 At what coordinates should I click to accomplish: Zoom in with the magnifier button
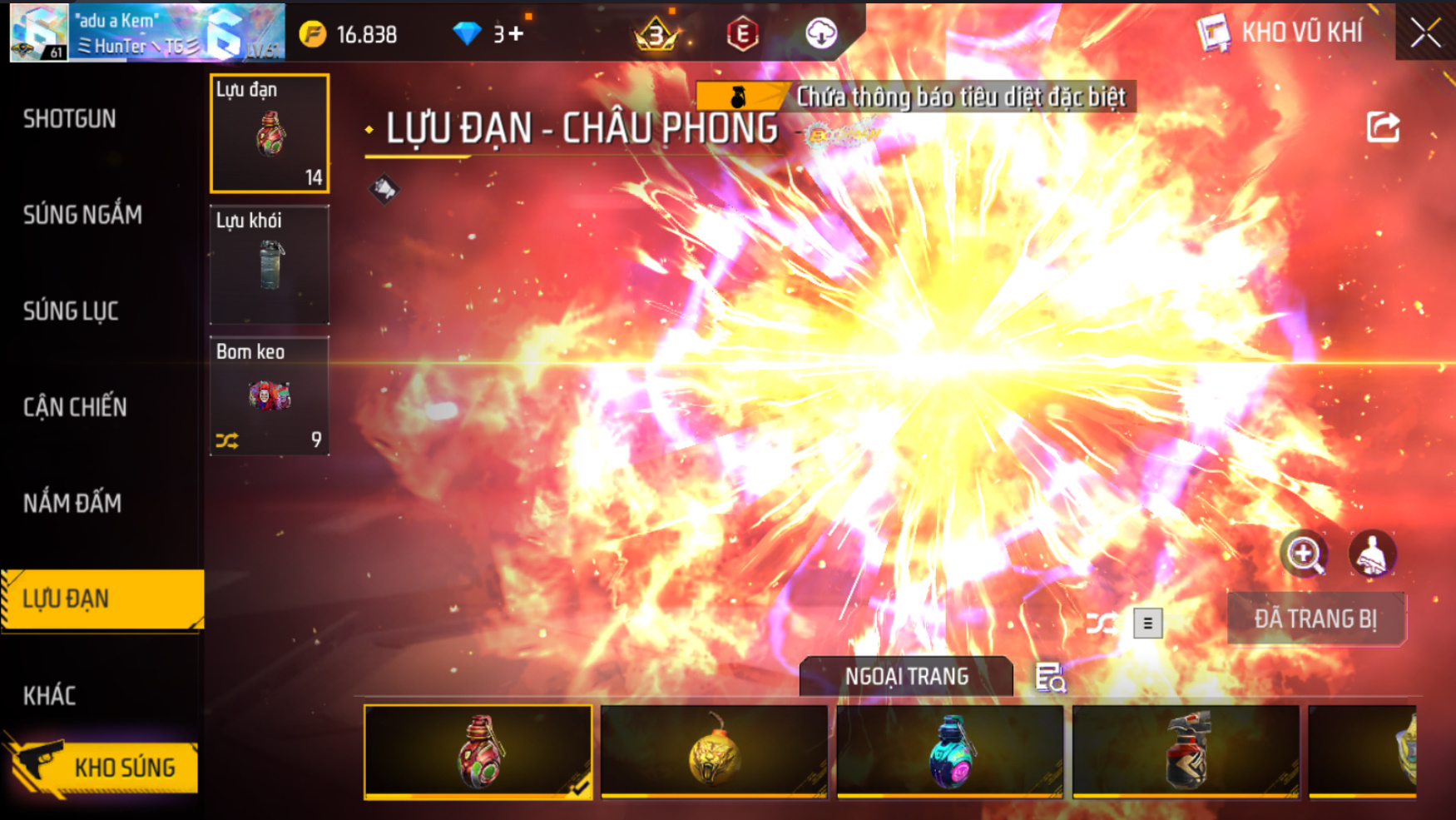tap(1304, 554)
